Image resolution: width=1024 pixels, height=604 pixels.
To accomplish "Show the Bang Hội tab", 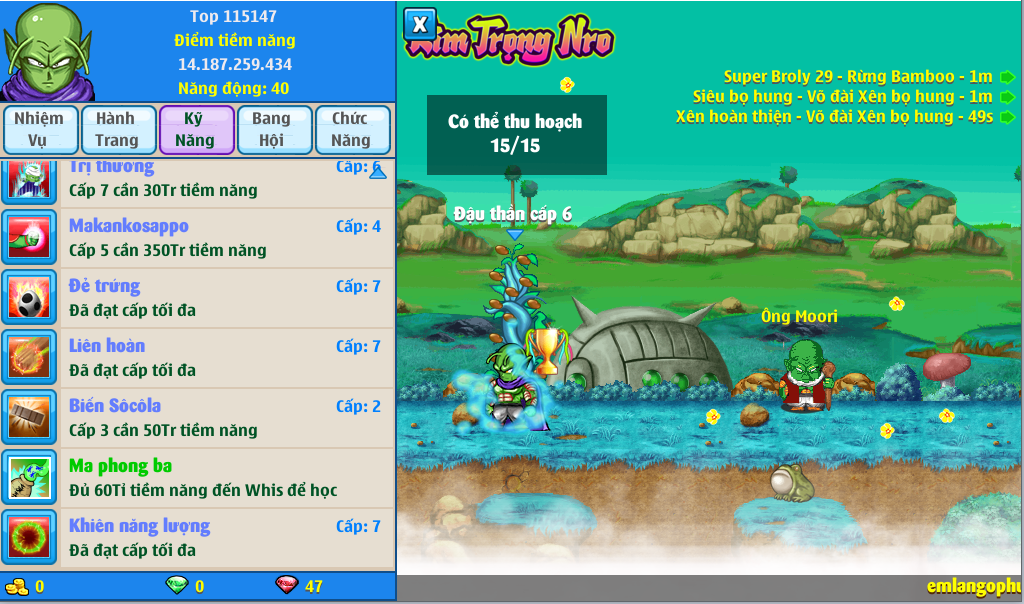I will pyautogui.click(x=271, y=130).
